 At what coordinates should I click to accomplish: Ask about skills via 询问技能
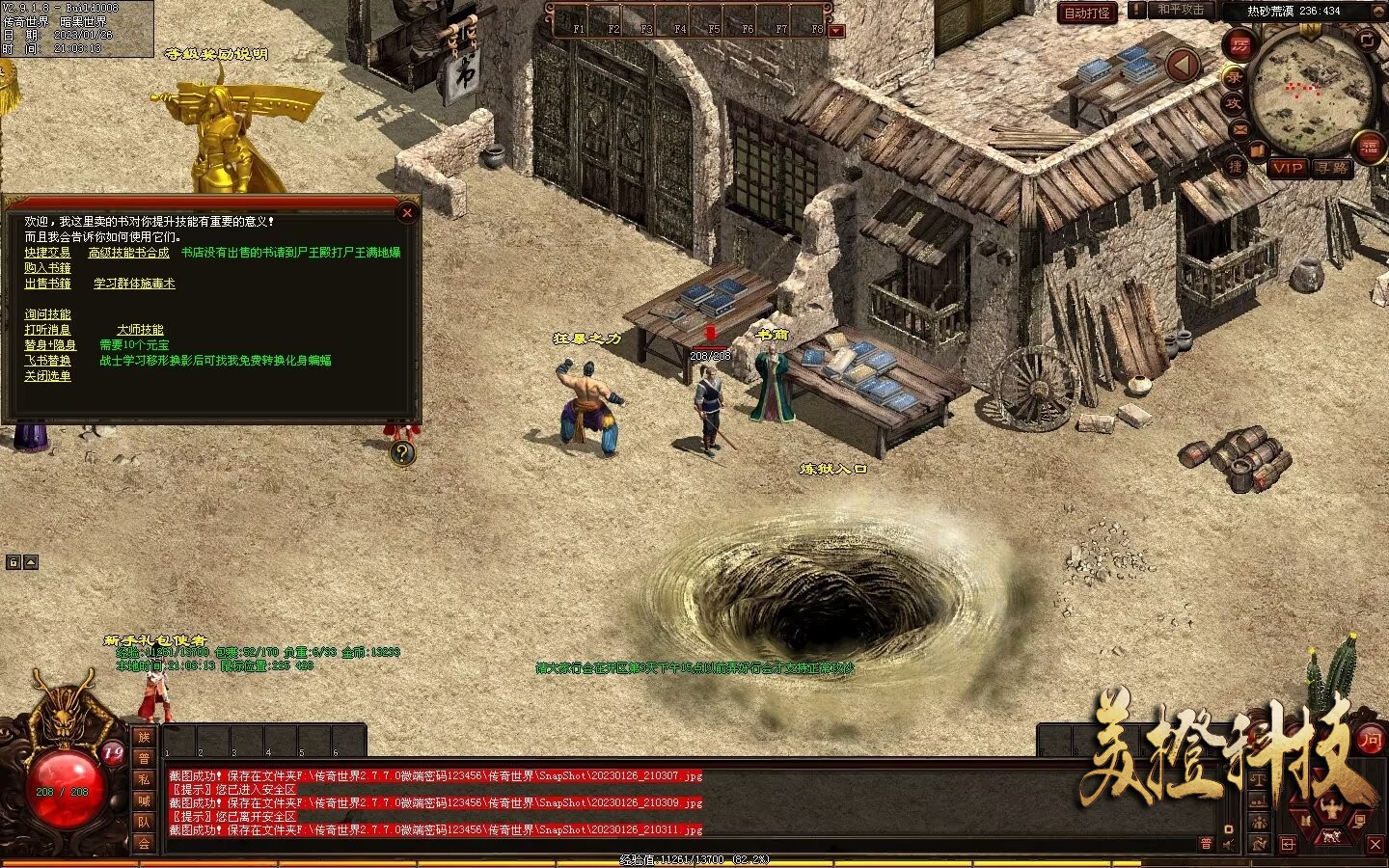tap(47, 314)
